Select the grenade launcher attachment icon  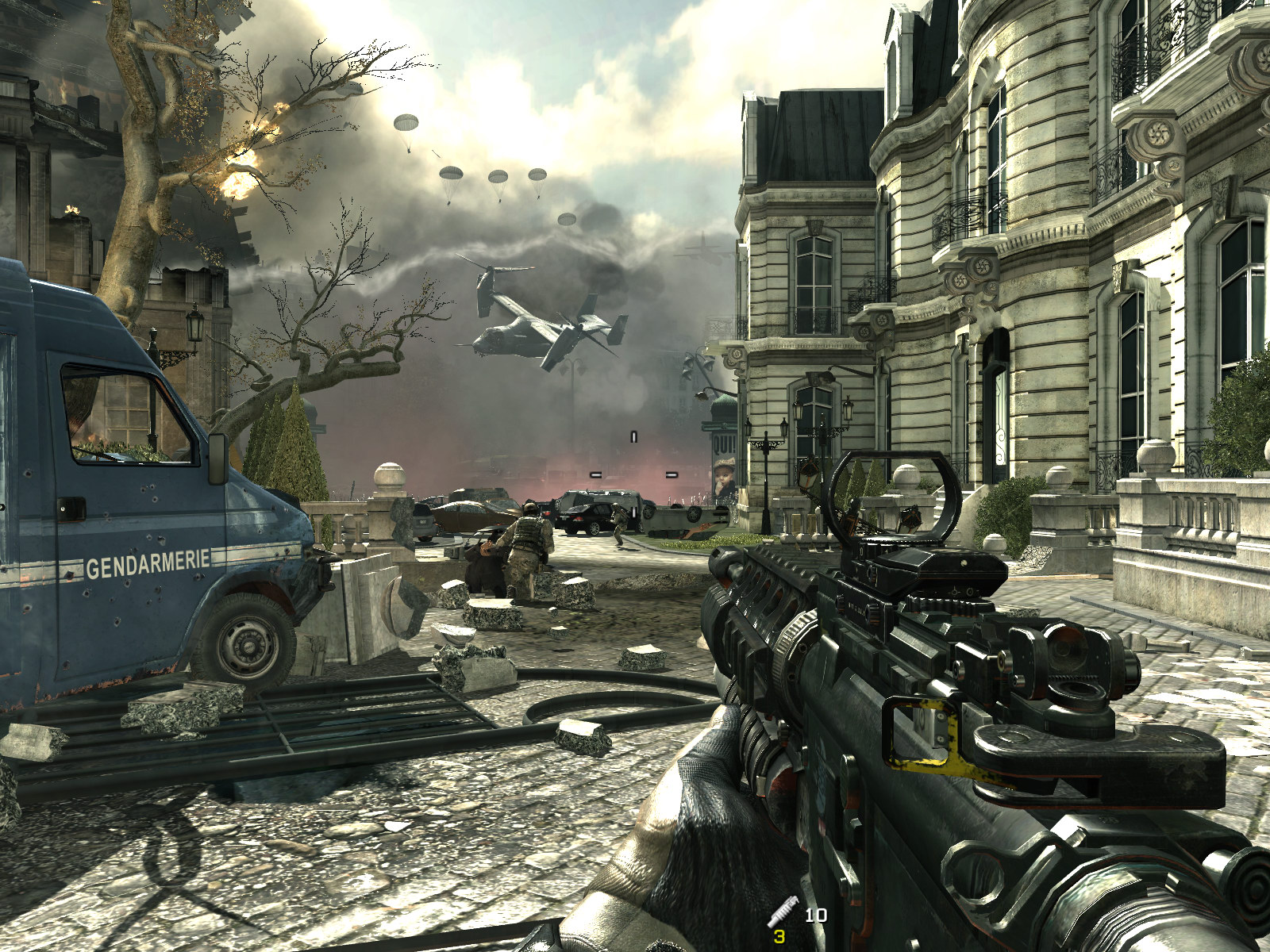783,911
